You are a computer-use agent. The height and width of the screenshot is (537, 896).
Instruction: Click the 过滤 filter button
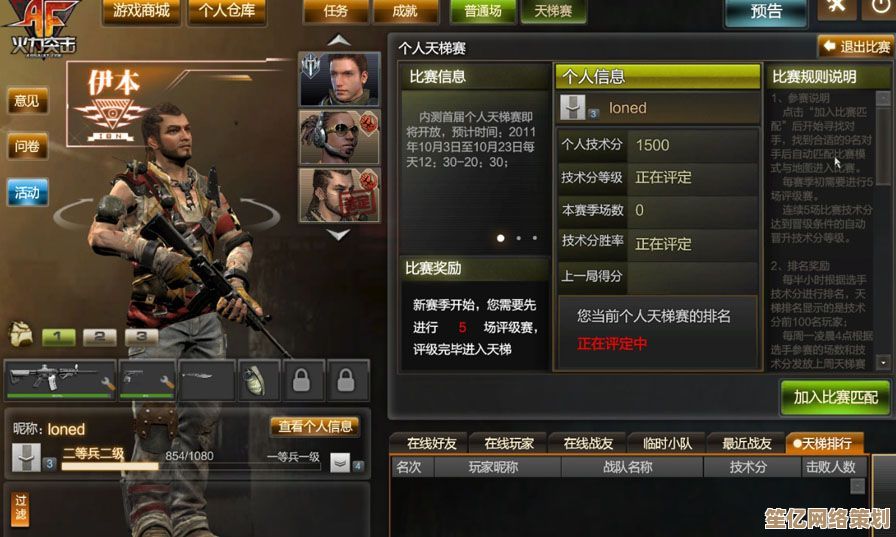tap(20, 508)
